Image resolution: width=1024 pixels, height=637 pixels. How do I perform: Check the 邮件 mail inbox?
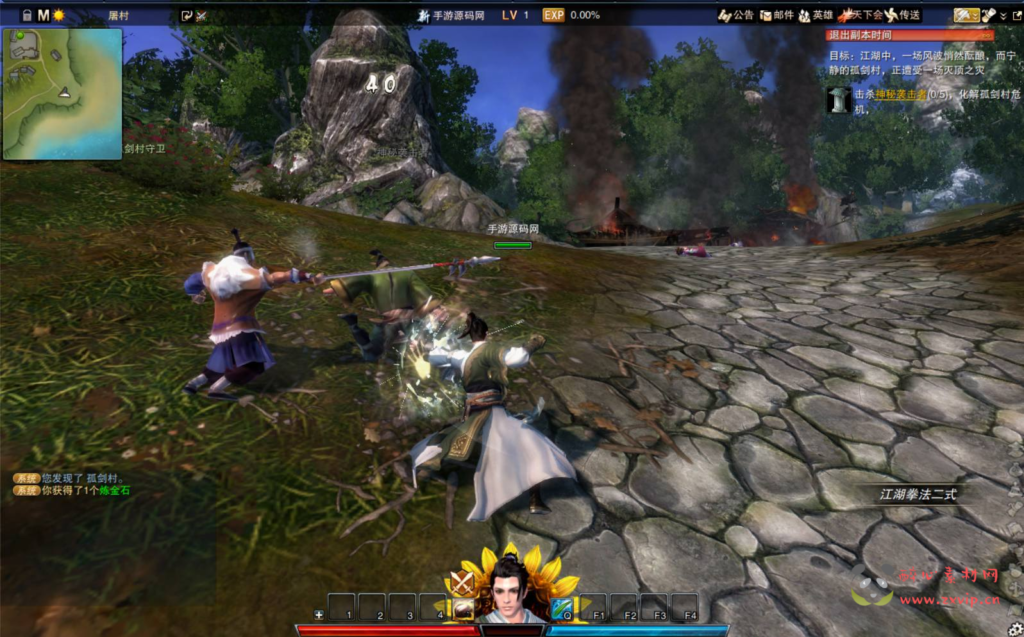point(777,15)
